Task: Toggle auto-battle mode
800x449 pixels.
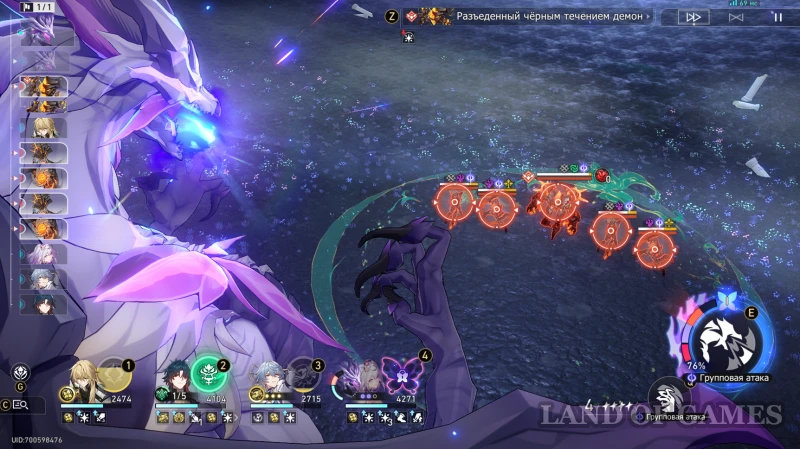Action: pos(735,17)
